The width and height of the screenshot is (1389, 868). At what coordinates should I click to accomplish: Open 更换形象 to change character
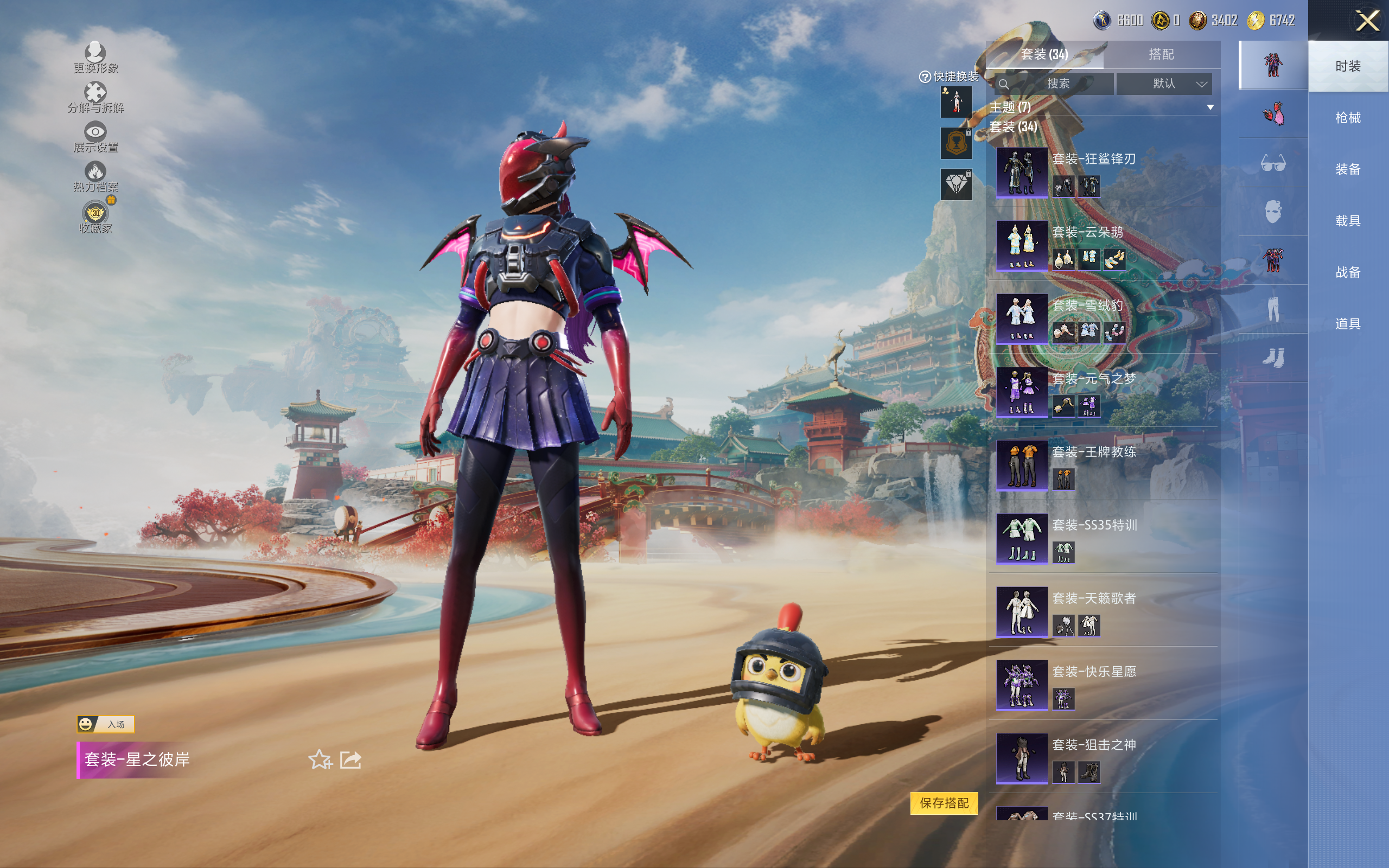point(95,58)
